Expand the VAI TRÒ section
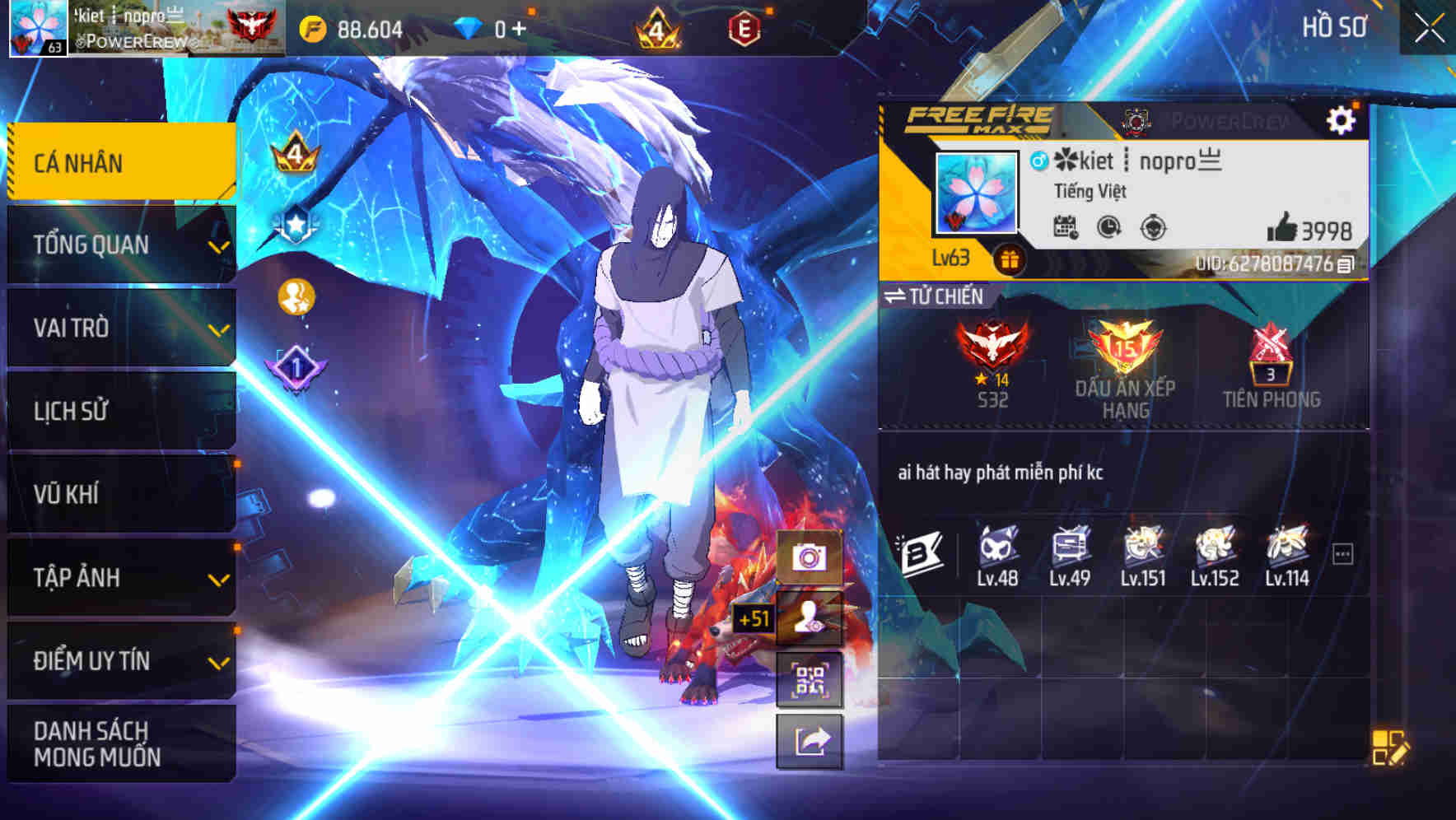This screenshot has width=1456, height=820. (x=119, y=328)
